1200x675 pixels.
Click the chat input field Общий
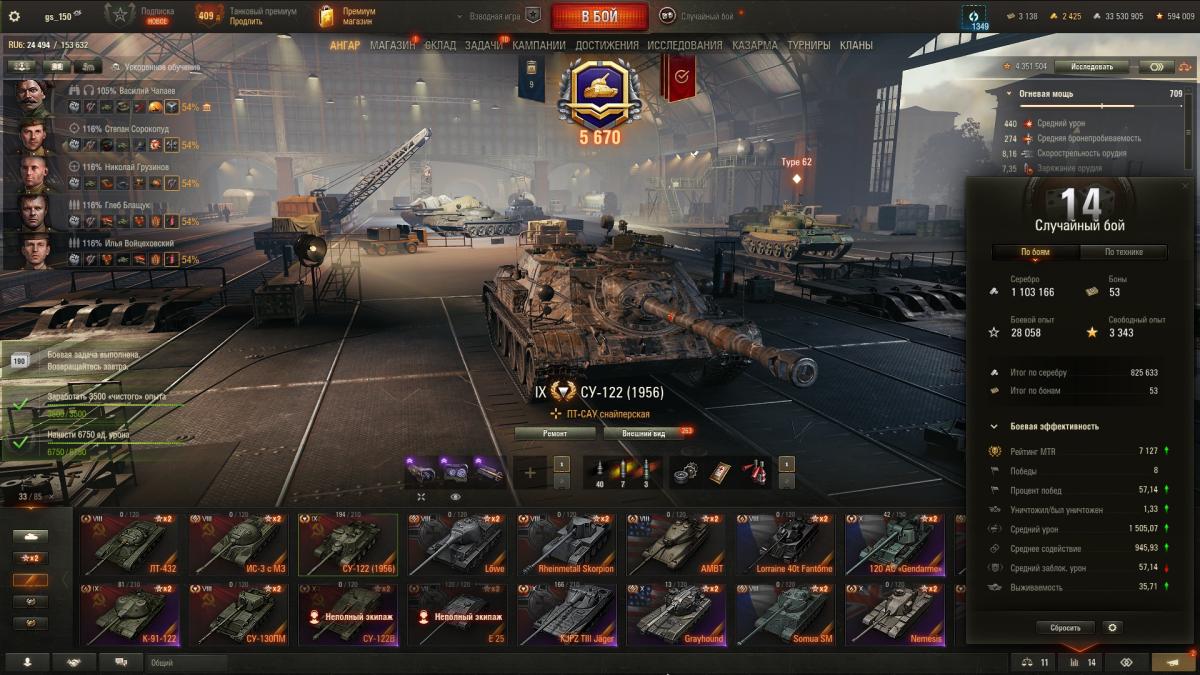[x=185, y=662]
